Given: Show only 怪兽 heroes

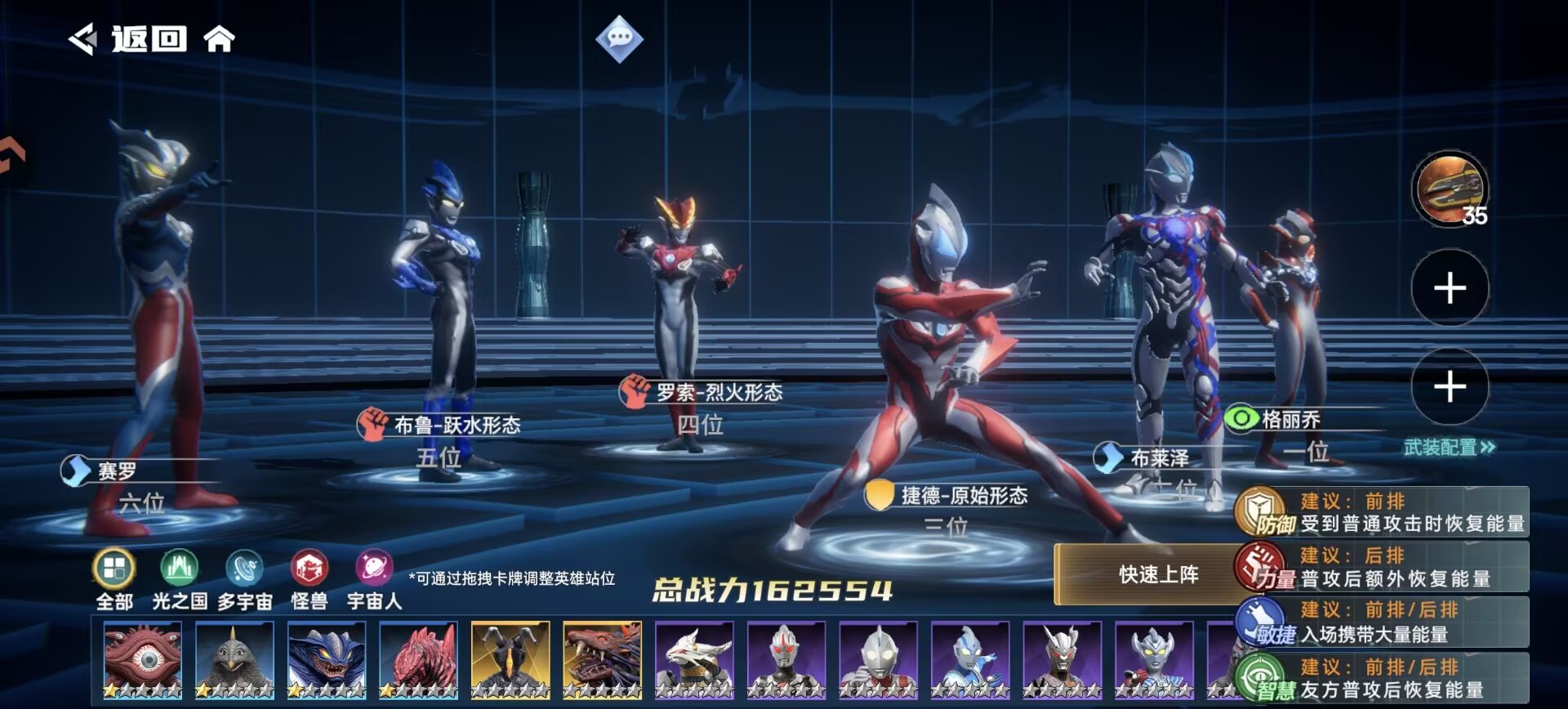Looking at the screenshot, I should coord(310,580).
